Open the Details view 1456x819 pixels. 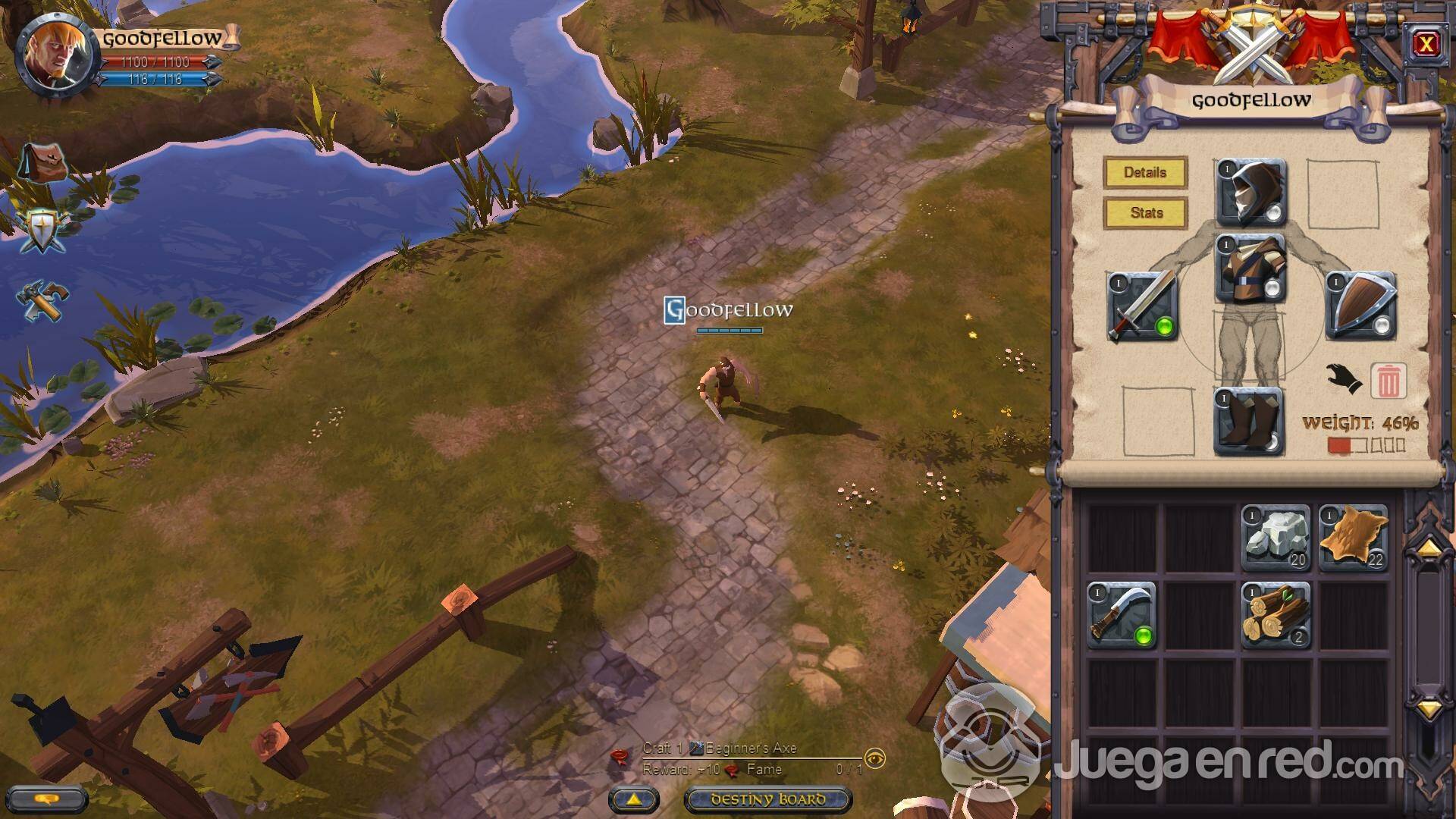1145,172
